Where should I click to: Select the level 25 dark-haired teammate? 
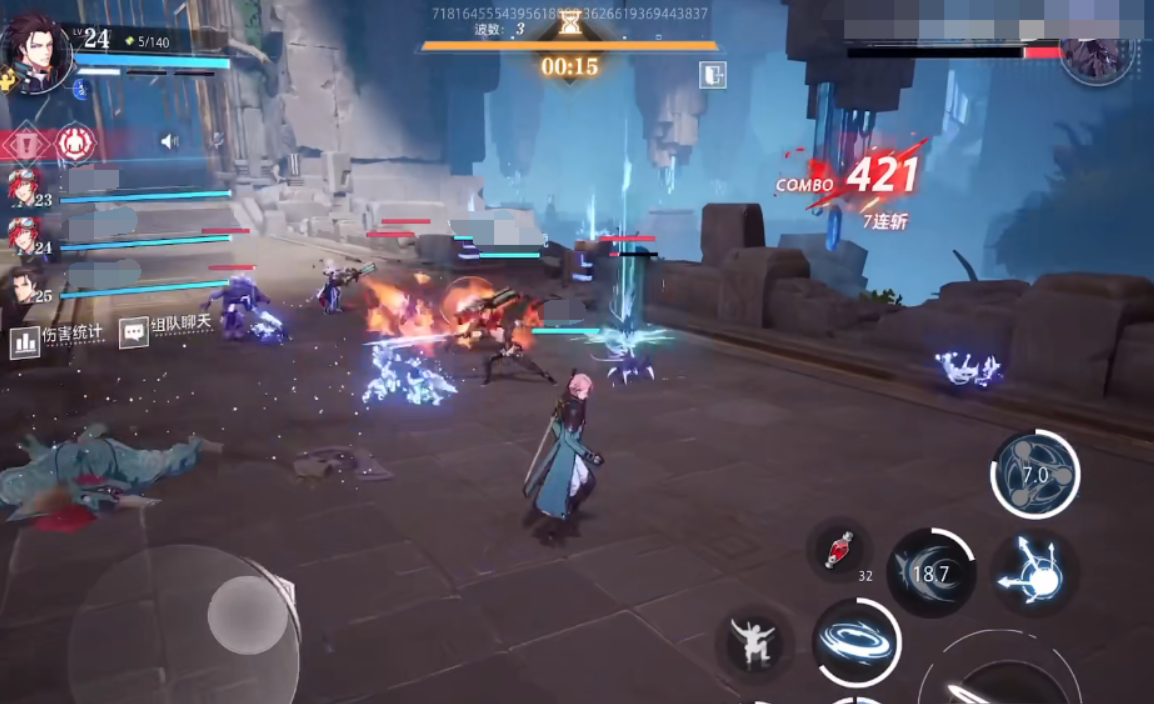(x=24, y=286)
